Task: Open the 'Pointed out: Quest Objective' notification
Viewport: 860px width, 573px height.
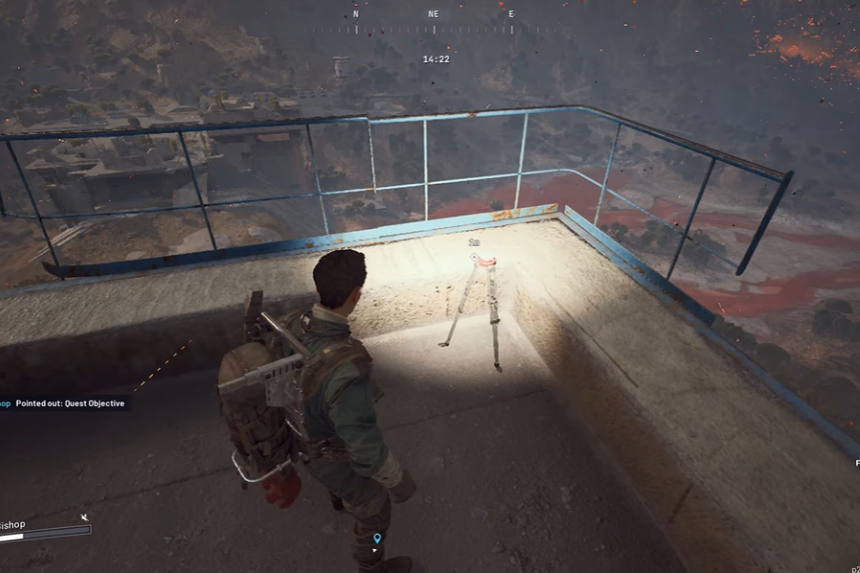Action: click(x=63, y=402)
